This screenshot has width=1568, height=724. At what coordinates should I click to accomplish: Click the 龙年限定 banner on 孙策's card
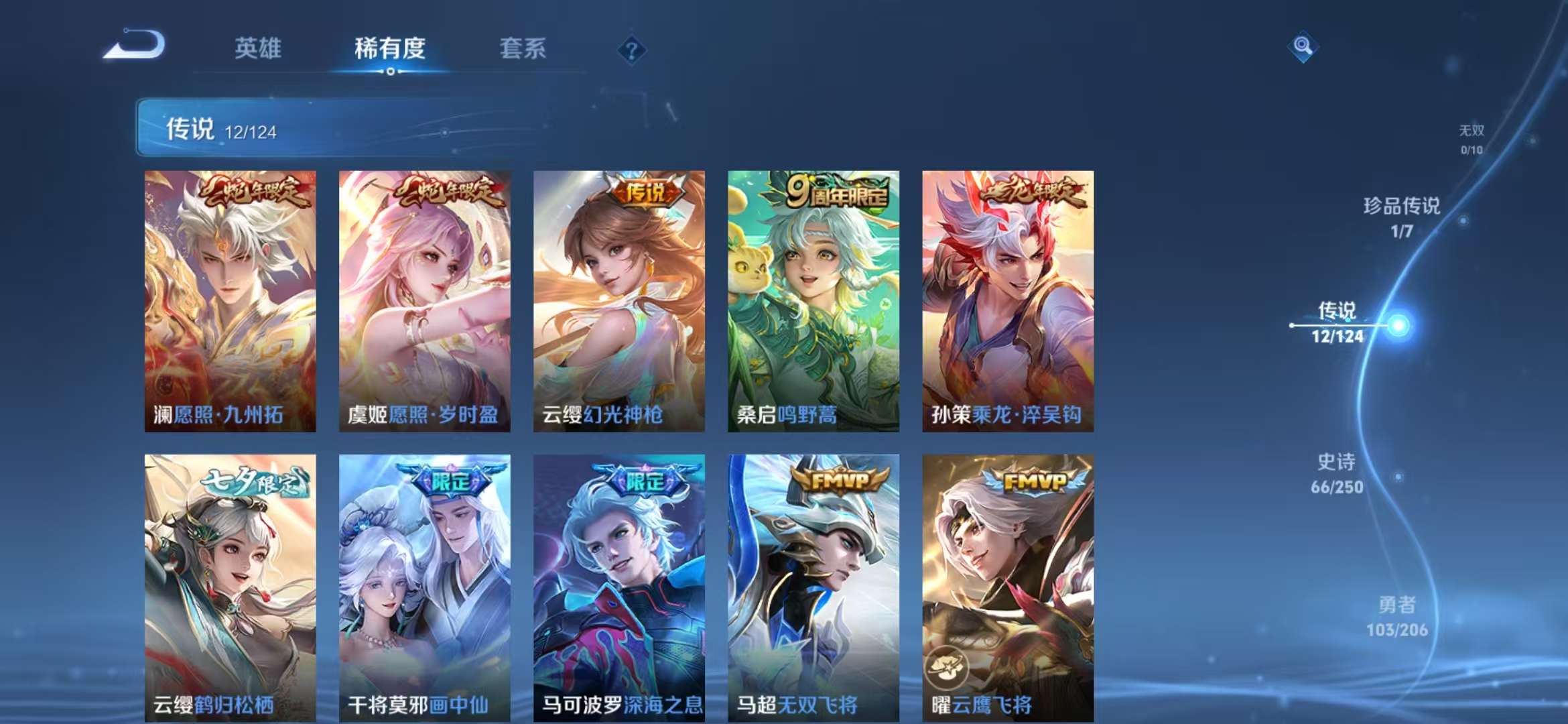1036,192
